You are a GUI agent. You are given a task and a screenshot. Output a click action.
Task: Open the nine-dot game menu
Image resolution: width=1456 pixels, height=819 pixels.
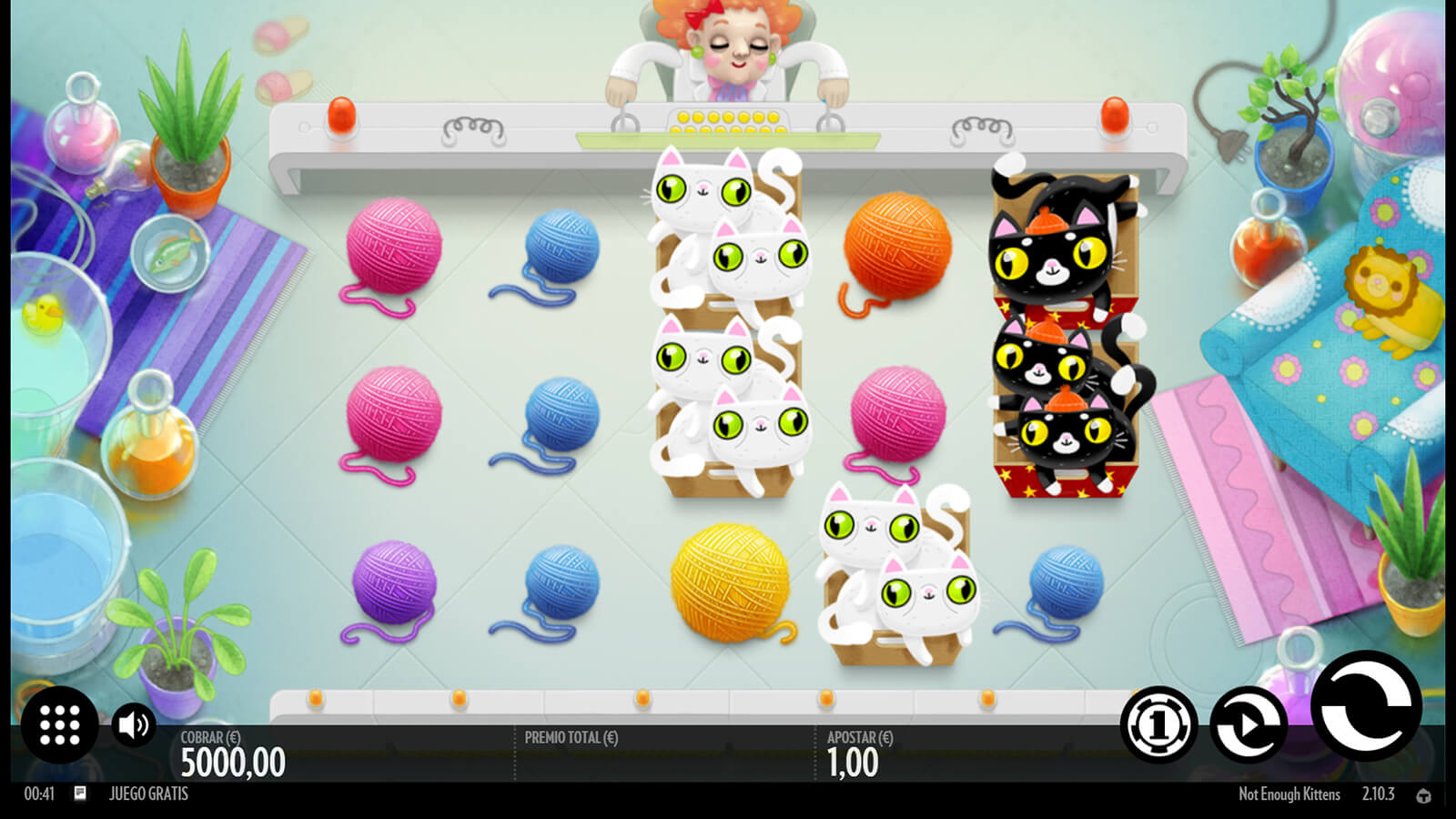[60, 724]
